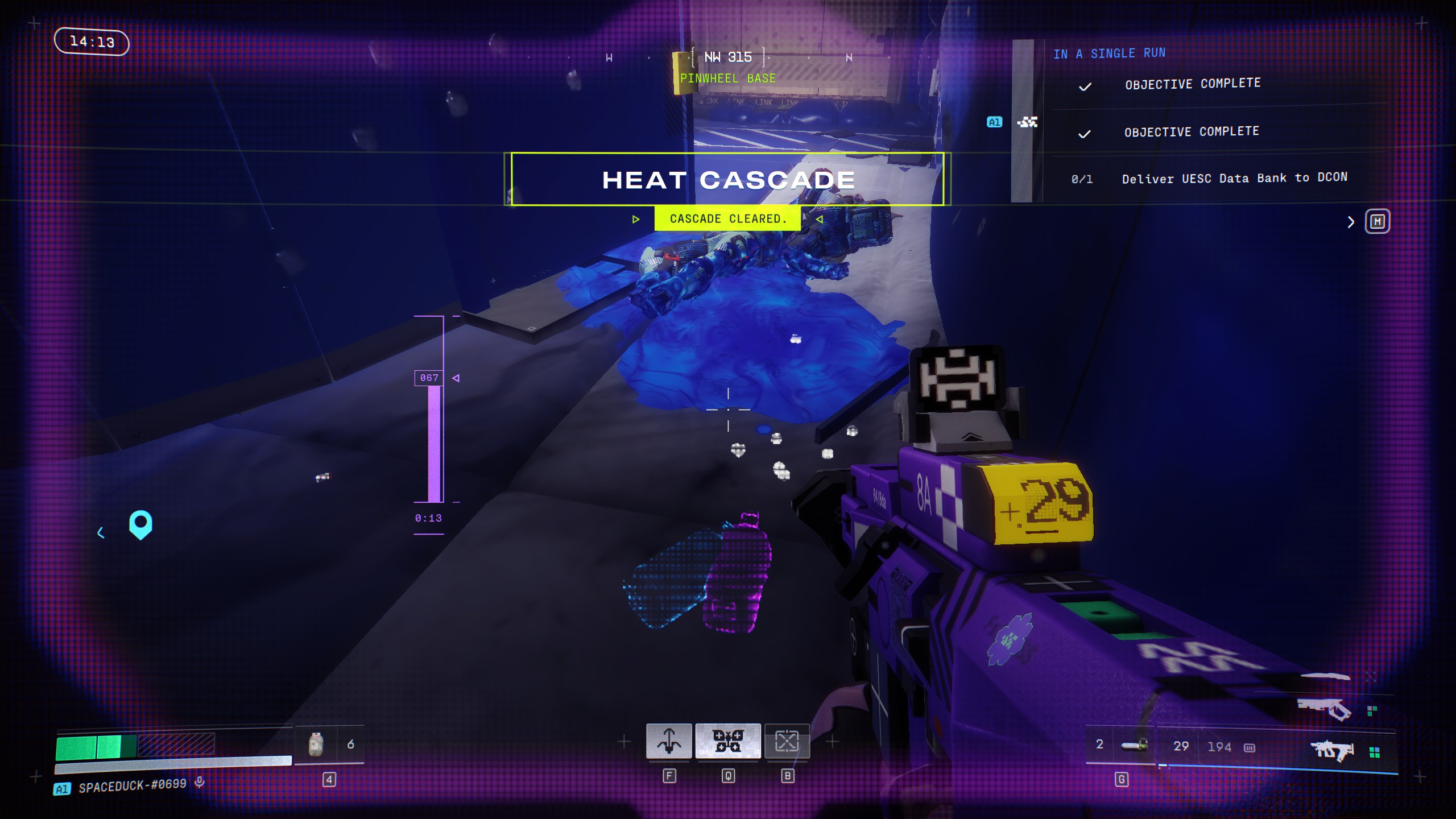Click the NW 315 compass heading

click(x=728, y=57)
